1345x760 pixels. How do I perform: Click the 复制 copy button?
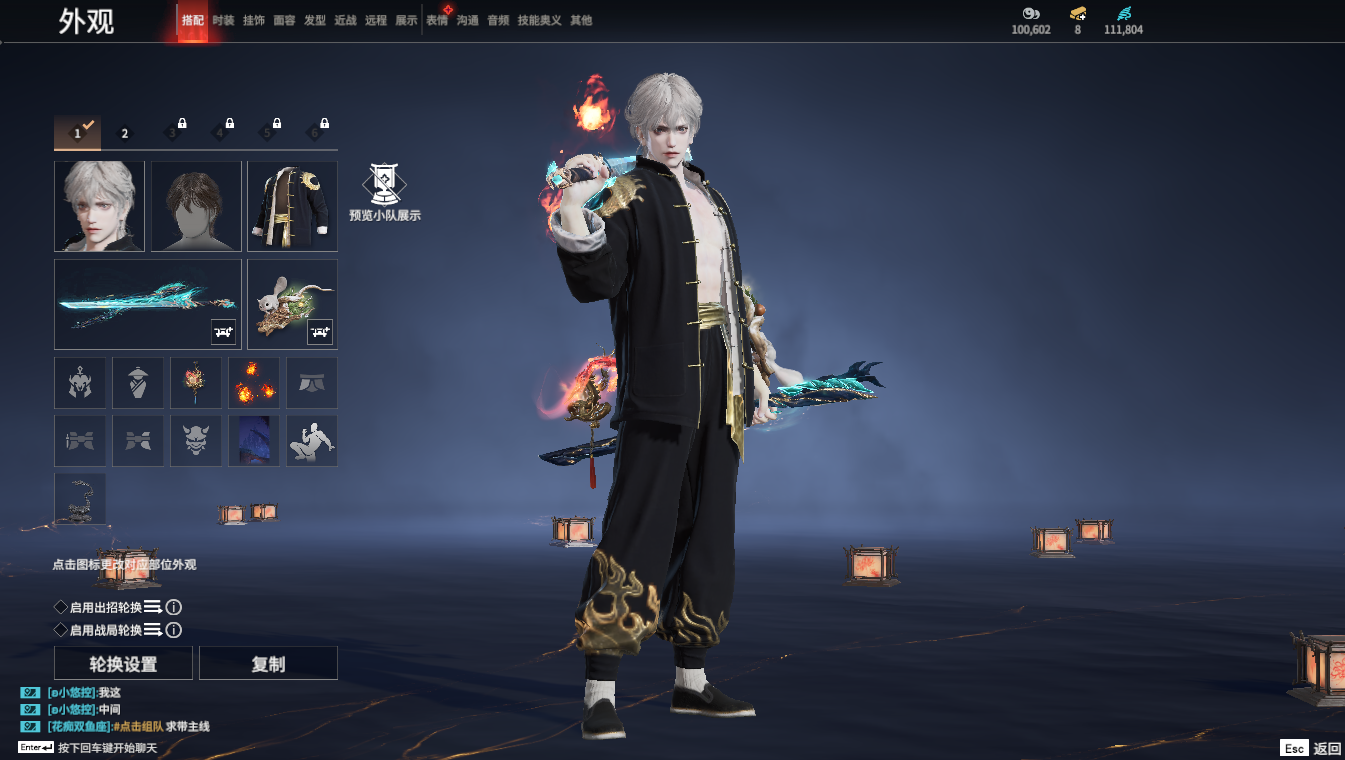268,664
